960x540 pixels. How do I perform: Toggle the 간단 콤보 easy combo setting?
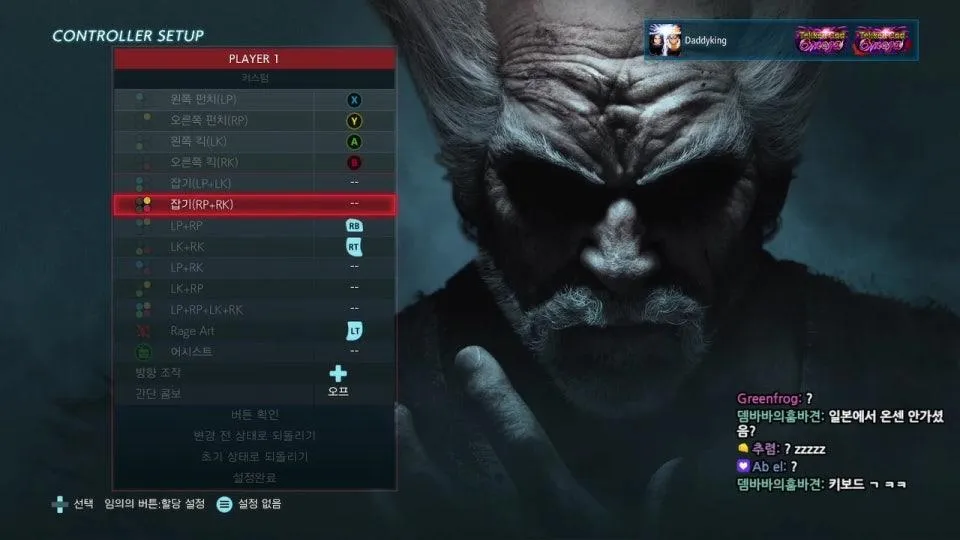pos(254,393)
